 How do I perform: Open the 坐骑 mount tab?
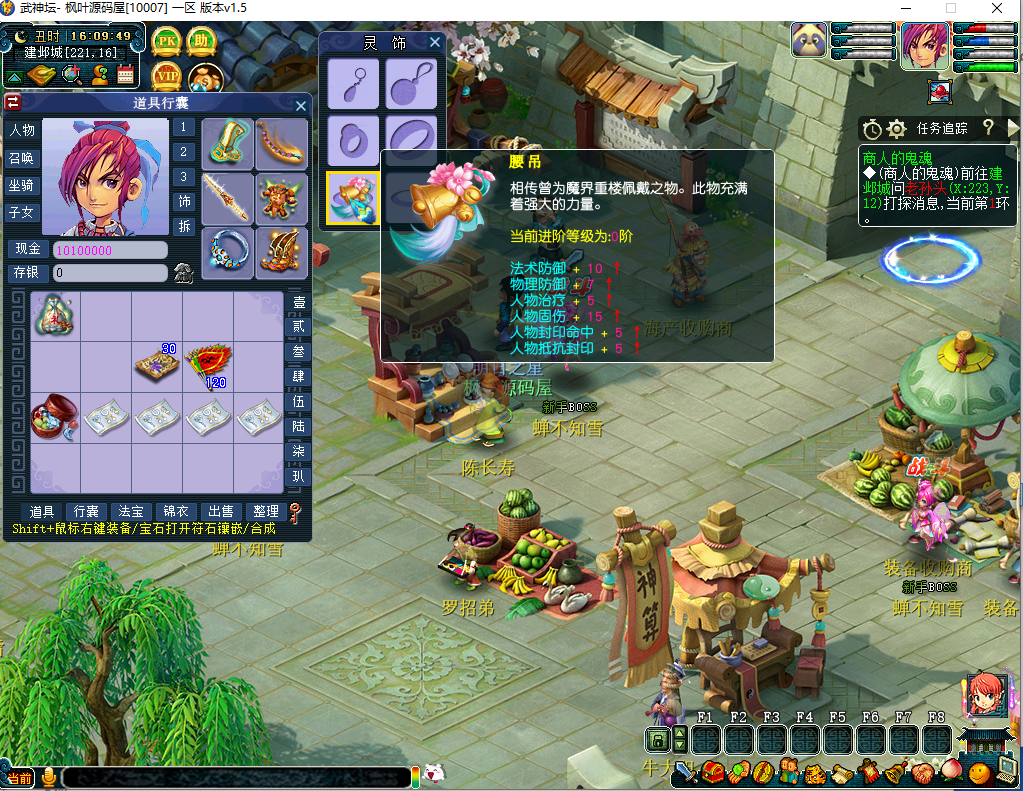pyautogui.click(x=21, y=185)
